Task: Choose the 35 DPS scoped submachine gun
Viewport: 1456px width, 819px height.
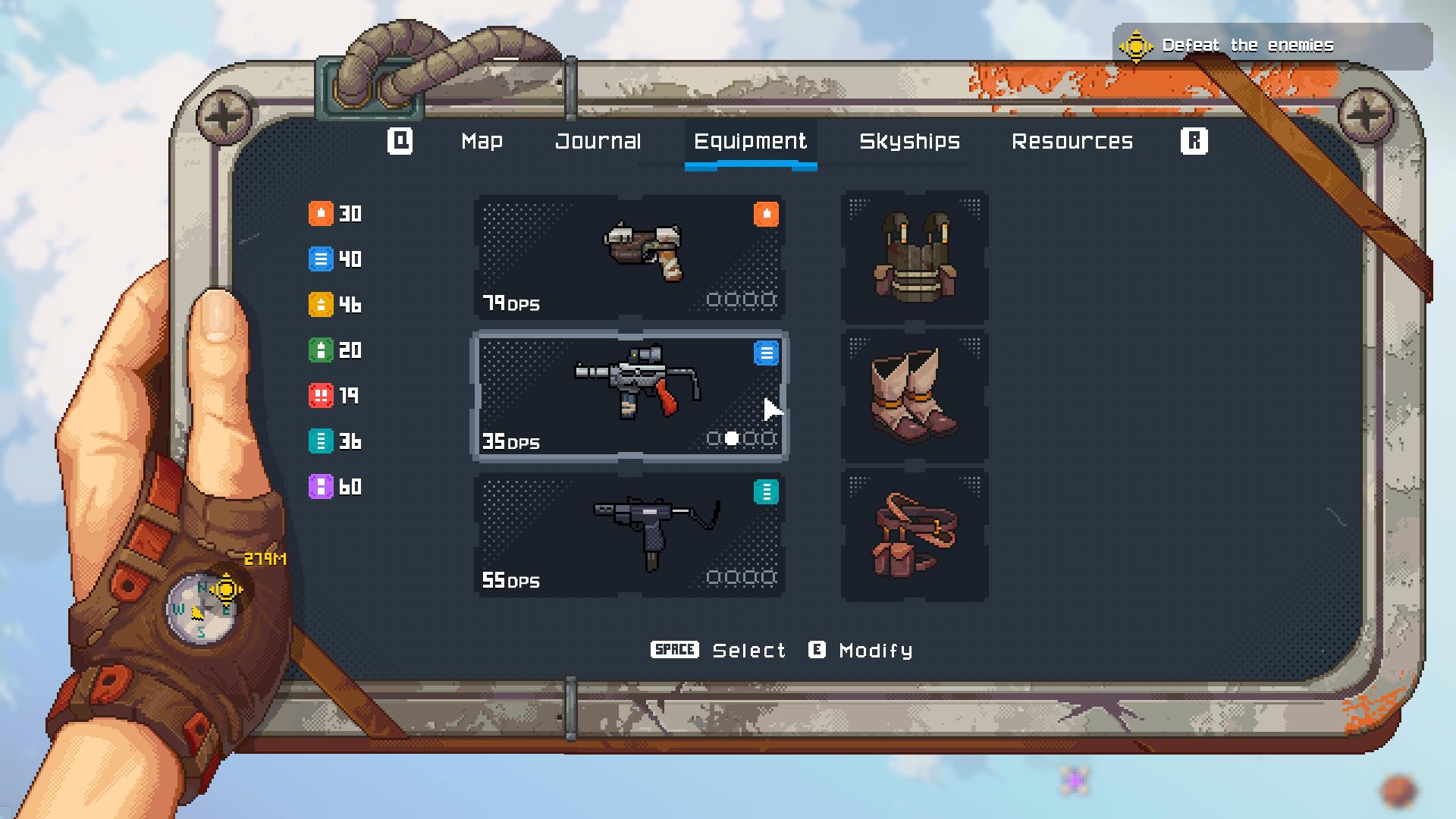Action: click(629, 396)
